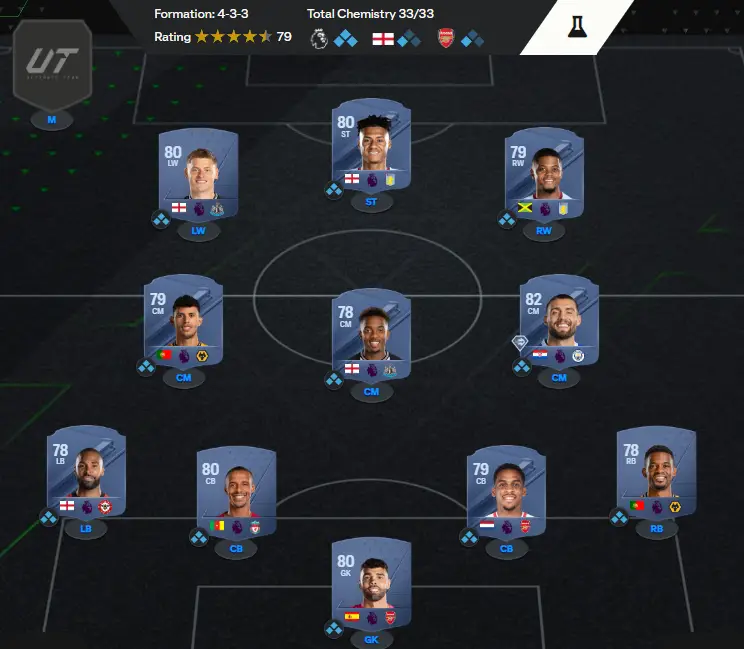Select the 79-rated right winger card
This screenshot has height=649, width=744.
point(543,176)
